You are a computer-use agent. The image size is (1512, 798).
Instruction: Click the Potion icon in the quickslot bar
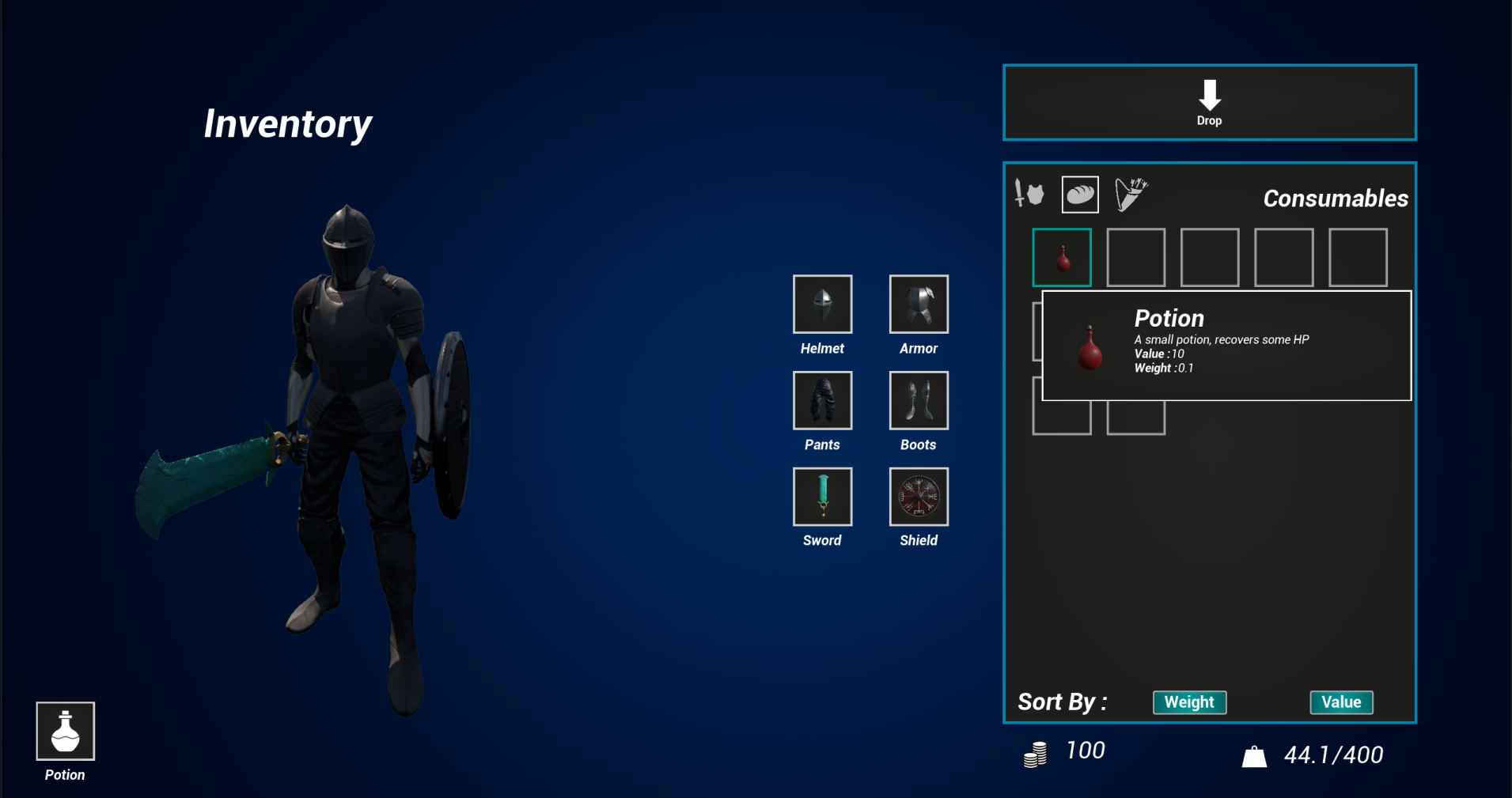64,732
